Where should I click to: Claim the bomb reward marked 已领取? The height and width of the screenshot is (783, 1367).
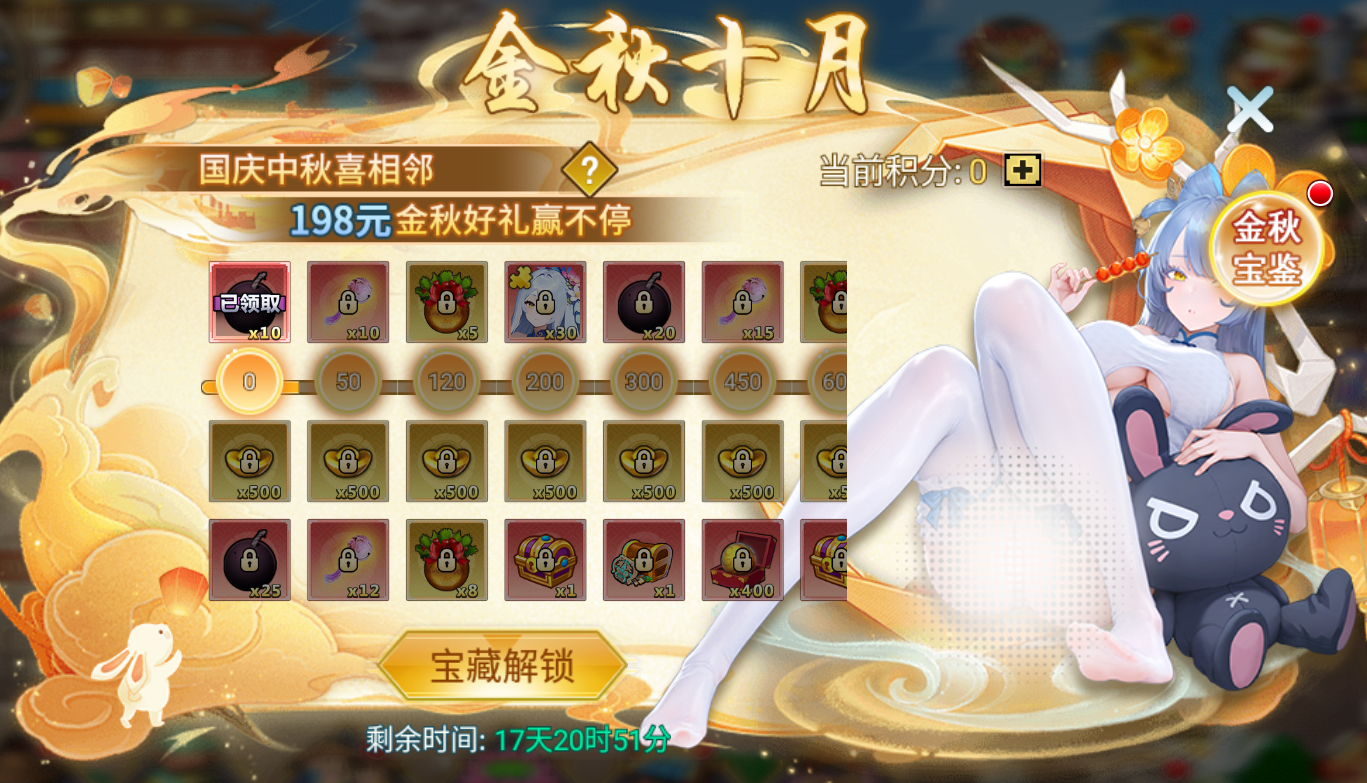pos(248,302)
